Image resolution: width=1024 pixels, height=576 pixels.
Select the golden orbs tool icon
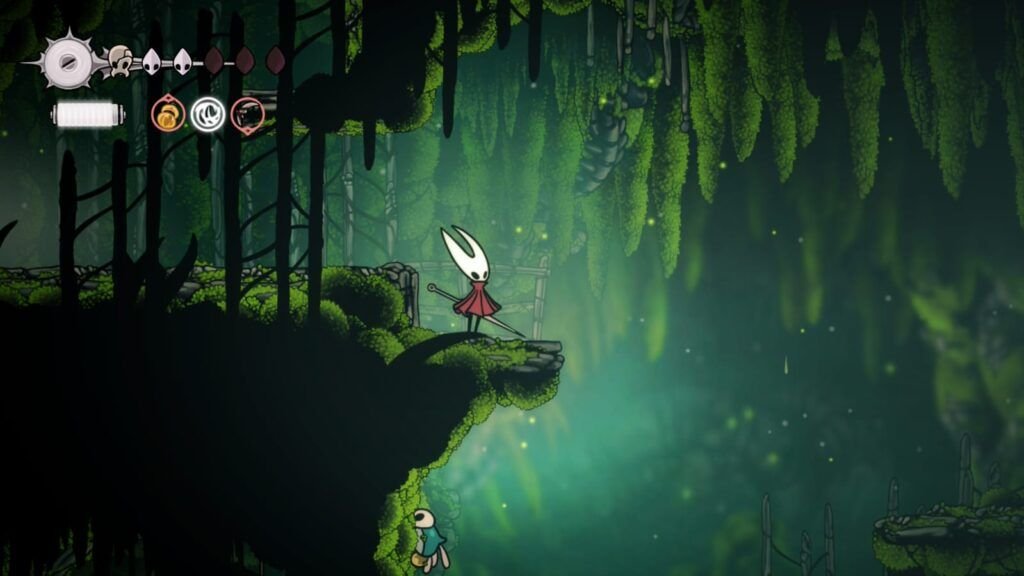[x=167, y=115]
